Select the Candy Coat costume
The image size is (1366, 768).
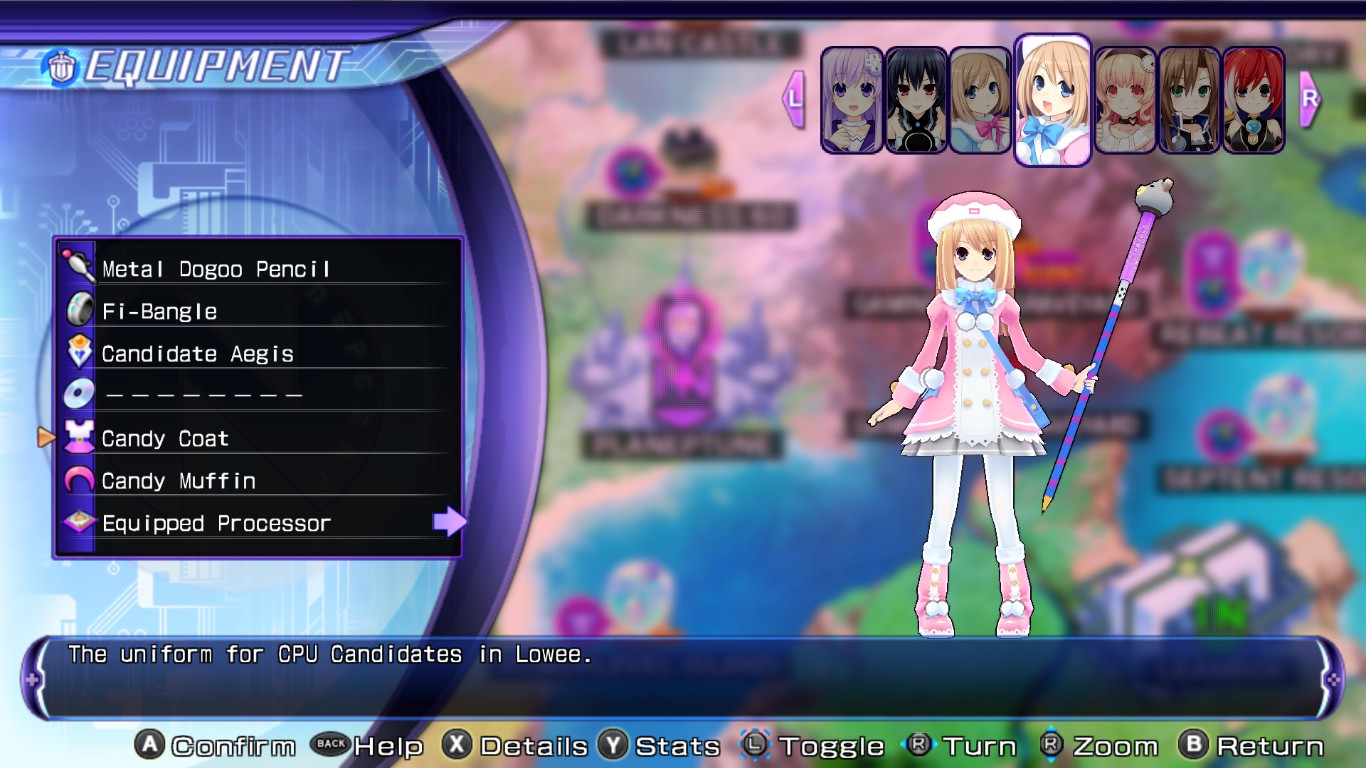166,439
